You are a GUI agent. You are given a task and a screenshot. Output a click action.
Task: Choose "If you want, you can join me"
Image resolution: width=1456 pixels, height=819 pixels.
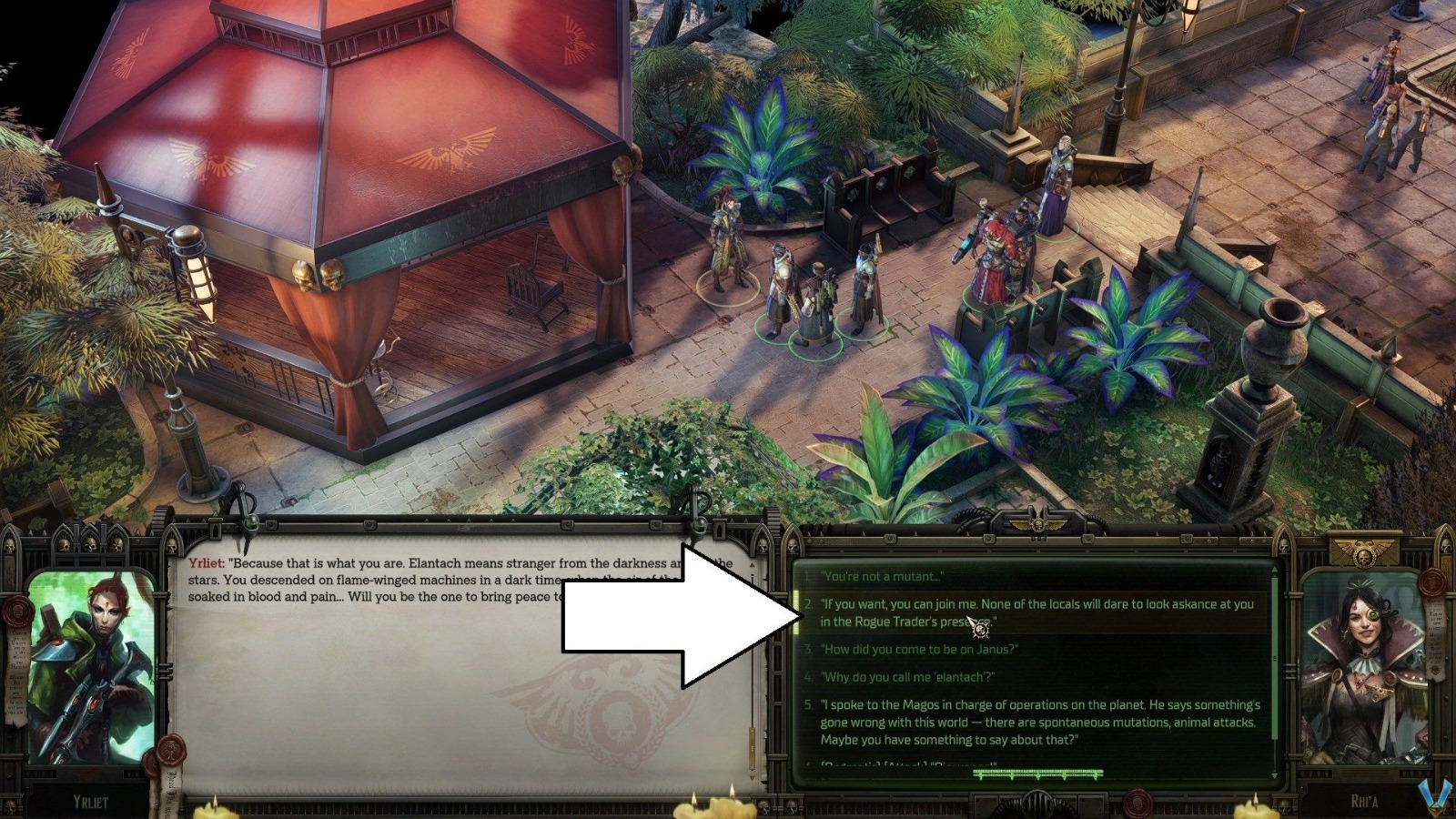click(1001, 612)
